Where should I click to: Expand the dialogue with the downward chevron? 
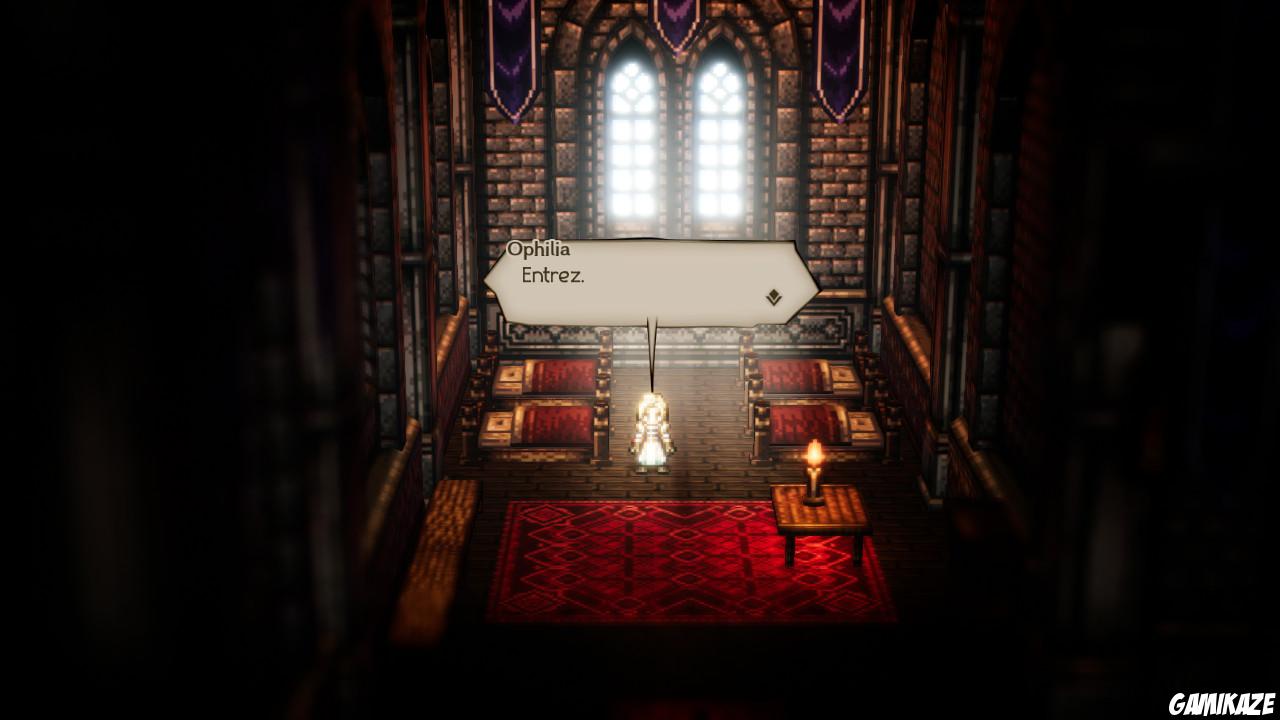tap(773, 296)
